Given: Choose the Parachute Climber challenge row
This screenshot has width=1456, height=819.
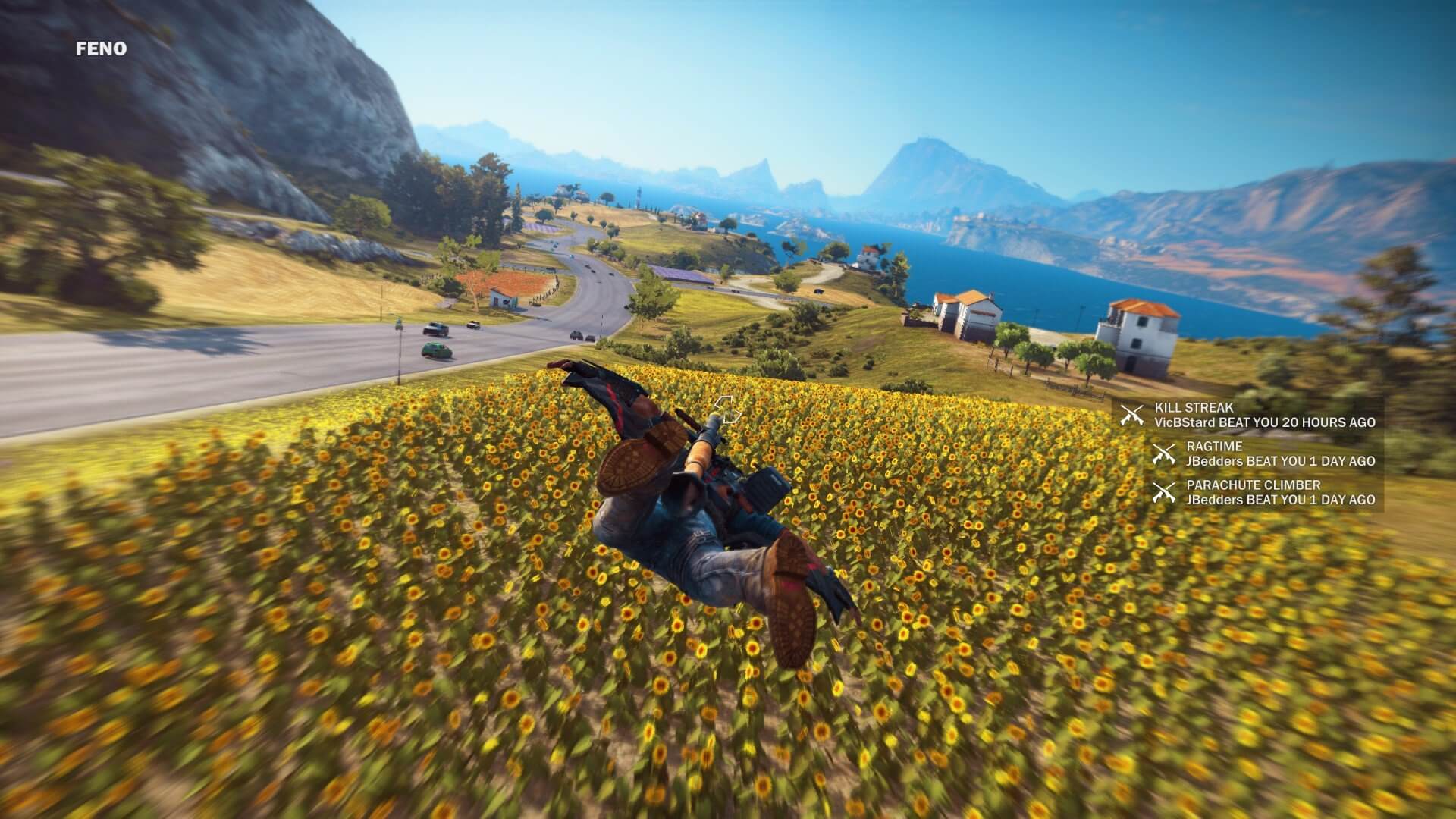Looking at the screenshot, I should (x=1263, y=492).
